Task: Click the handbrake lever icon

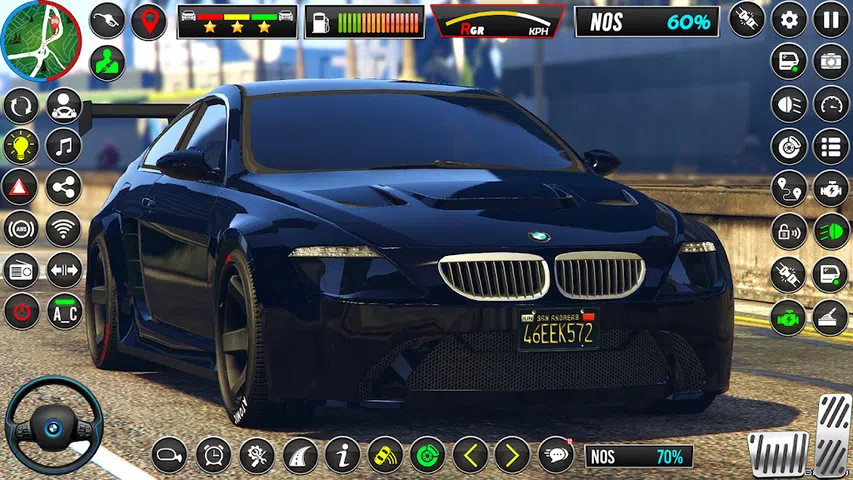Action: [831, 317]
